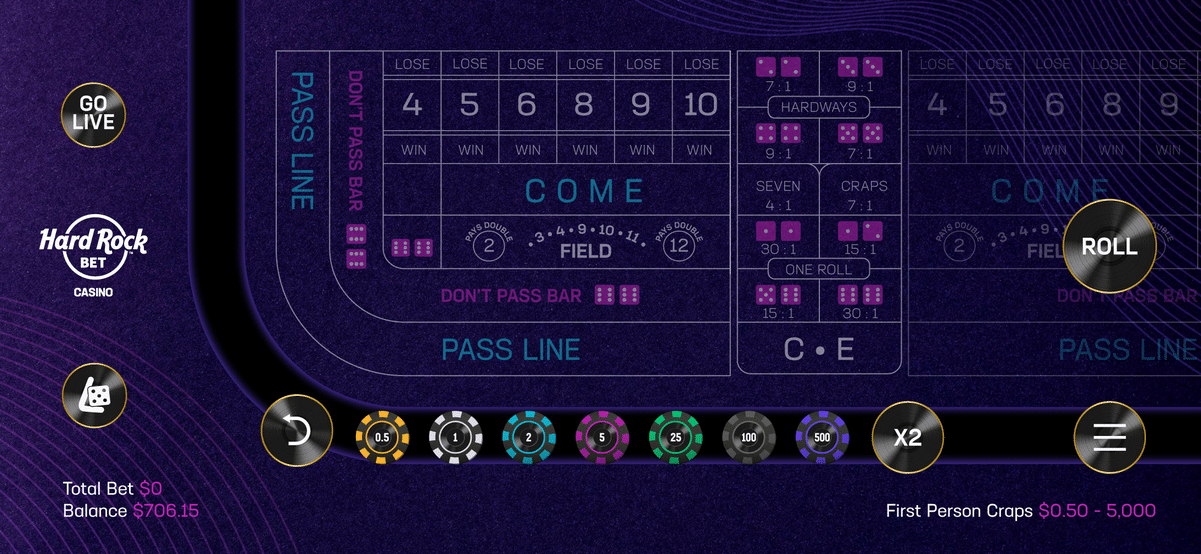Undo the last bet

(x=298, y=437)
